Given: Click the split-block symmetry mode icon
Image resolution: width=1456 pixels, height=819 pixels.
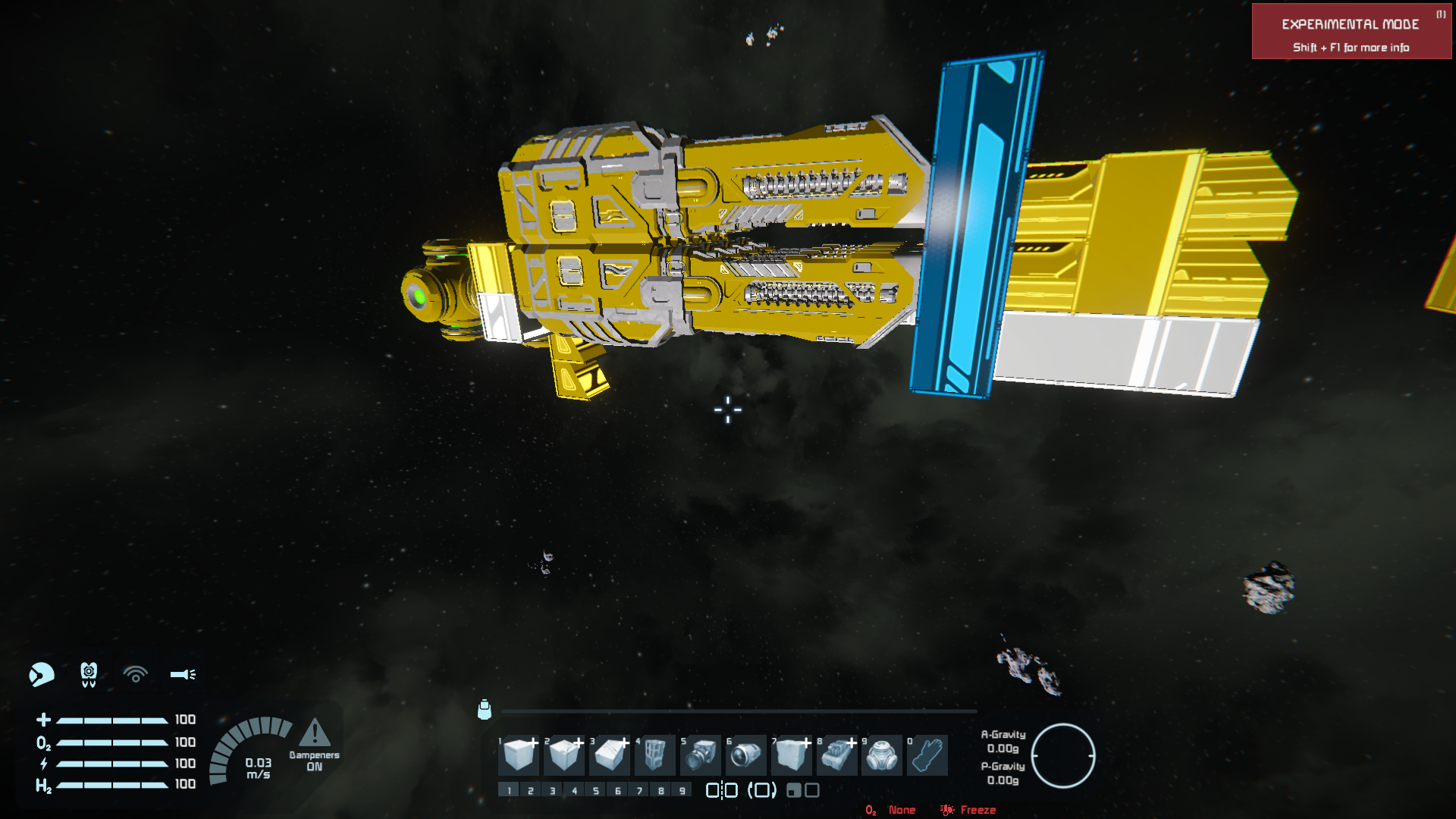Looking at the screenshot, I should point(721,790).
